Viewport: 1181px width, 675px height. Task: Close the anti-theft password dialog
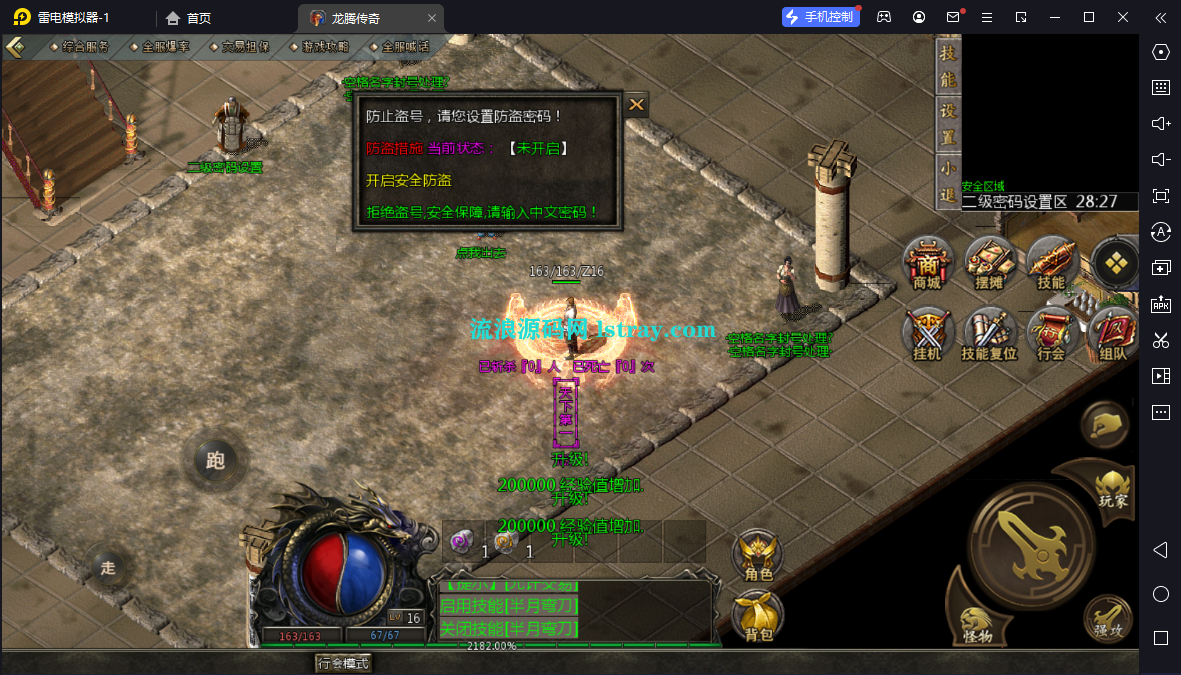click(636, 104)
